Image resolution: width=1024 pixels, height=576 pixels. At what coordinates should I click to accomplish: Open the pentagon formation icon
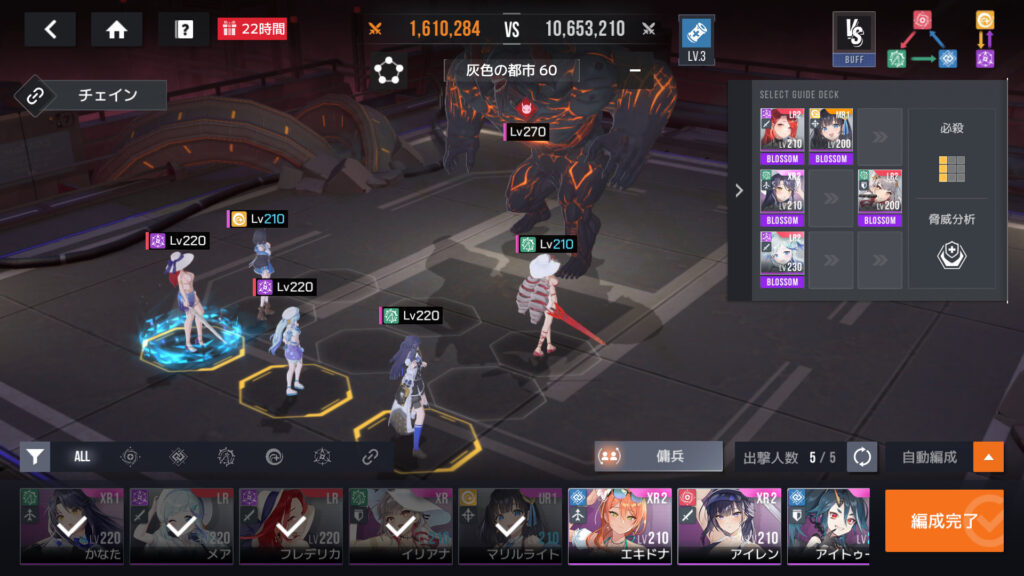[387, 71]
